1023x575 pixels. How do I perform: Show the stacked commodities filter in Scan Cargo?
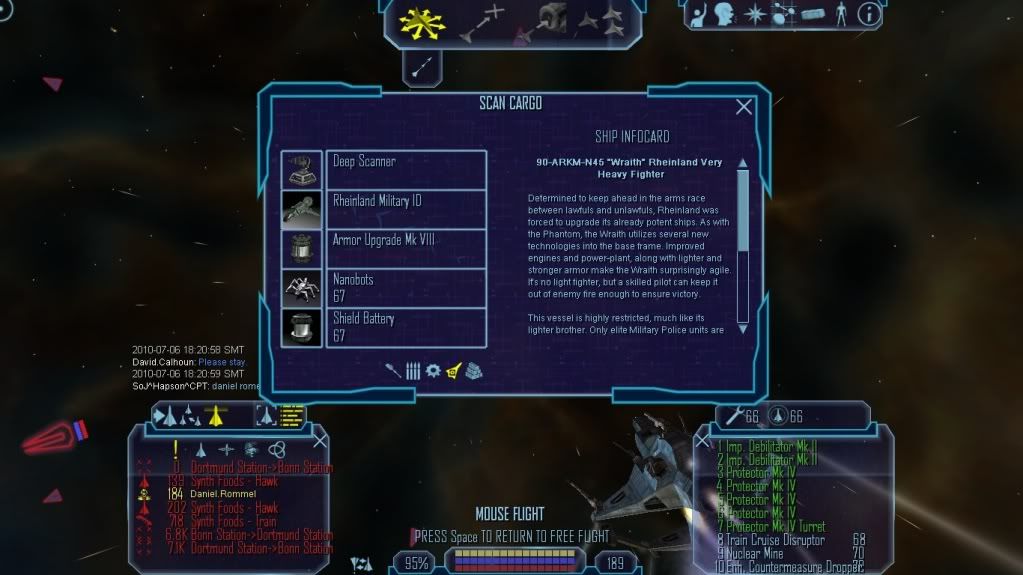[474, 370]
